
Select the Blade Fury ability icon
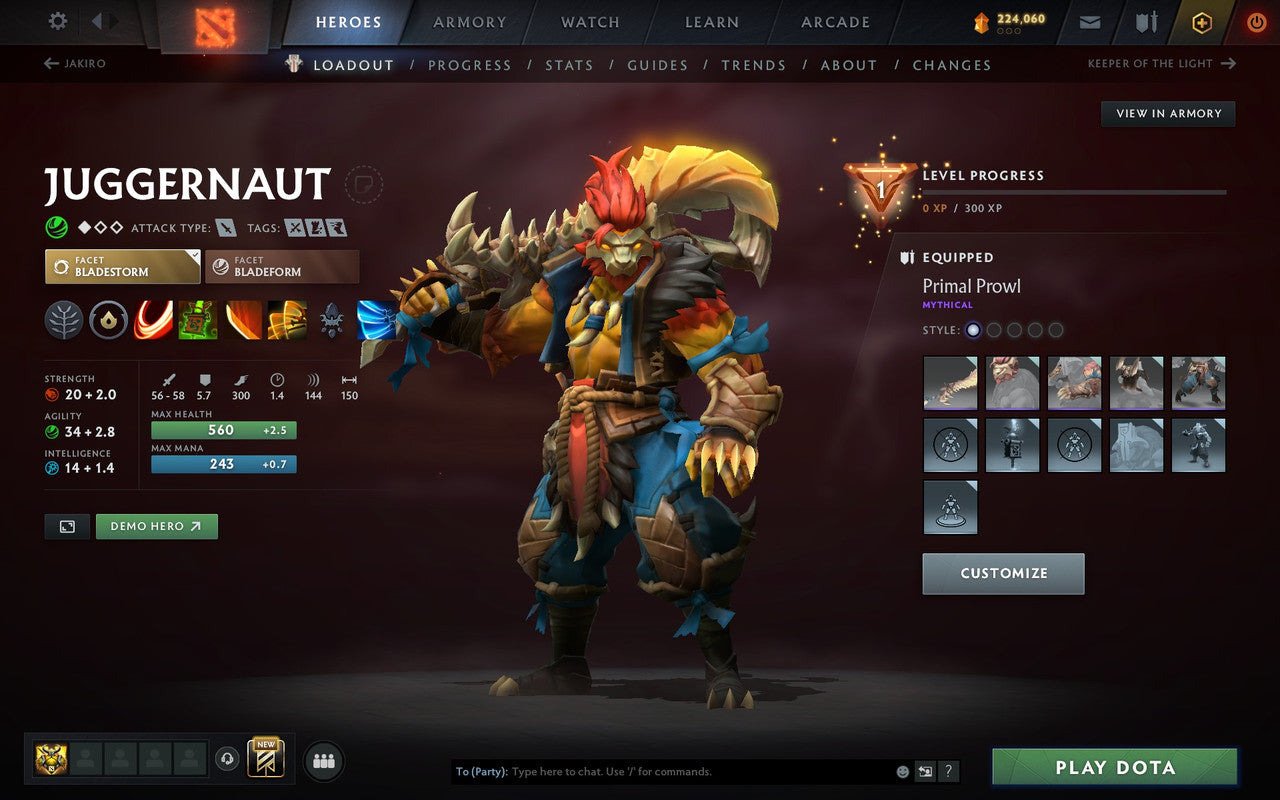[x=153, y=320]
